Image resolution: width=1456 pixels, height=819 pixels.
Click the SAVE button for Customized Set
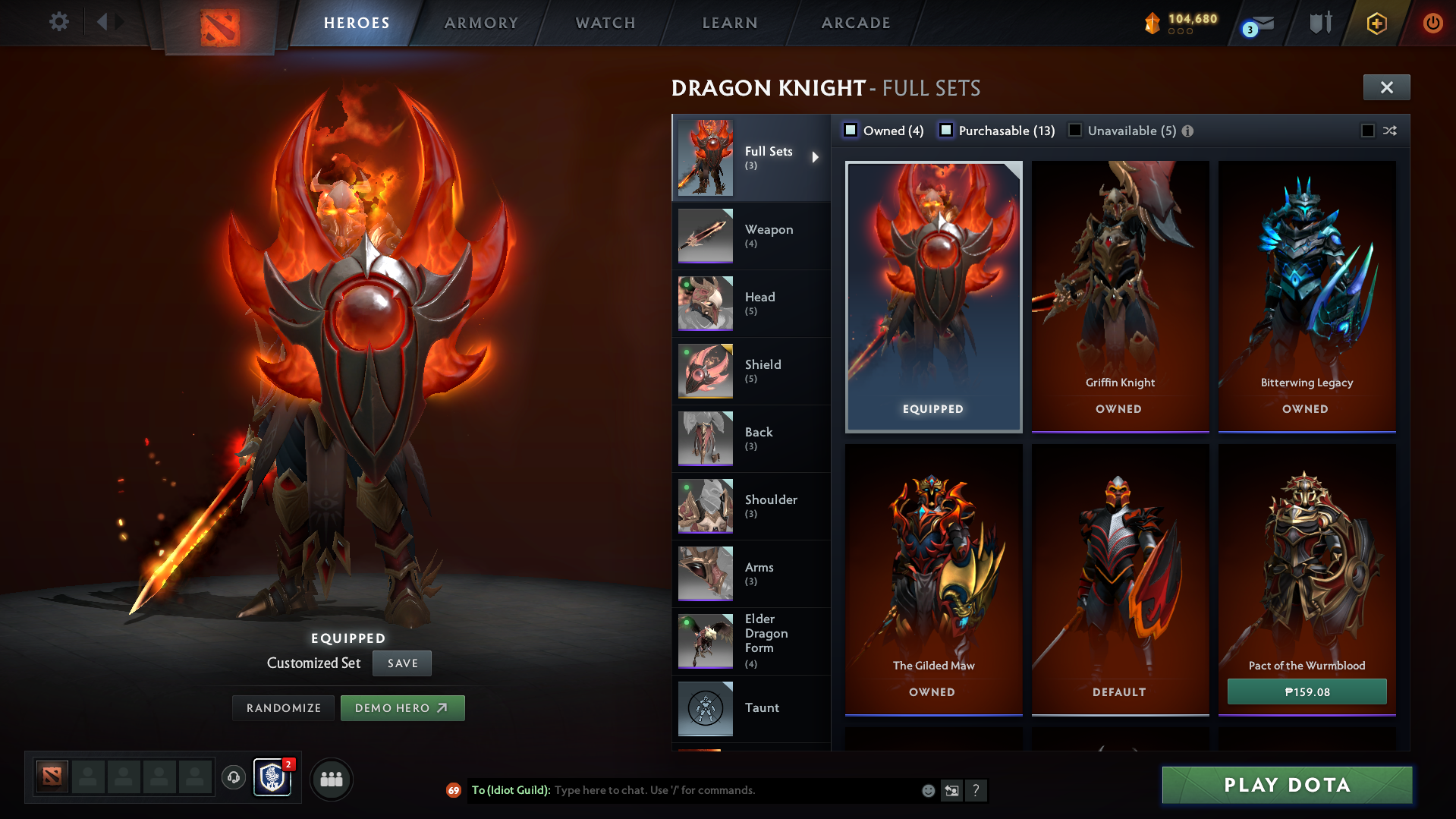click(x=401, y=663)
